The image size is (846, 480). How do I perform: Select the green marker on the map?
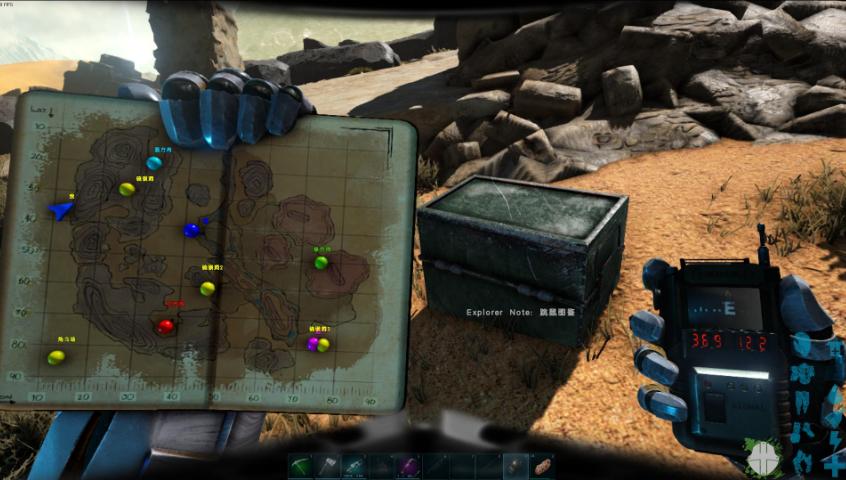coord(321,262)
